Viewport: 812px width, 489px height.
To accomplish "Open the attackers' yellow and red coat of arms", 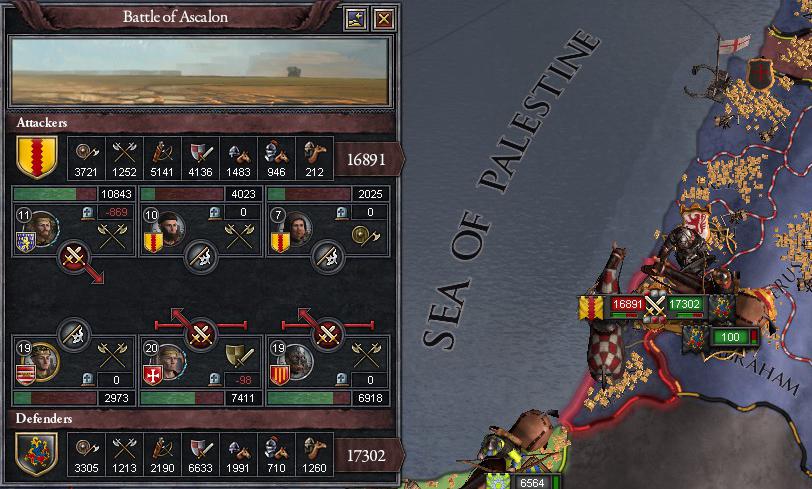I will [35, 156].
